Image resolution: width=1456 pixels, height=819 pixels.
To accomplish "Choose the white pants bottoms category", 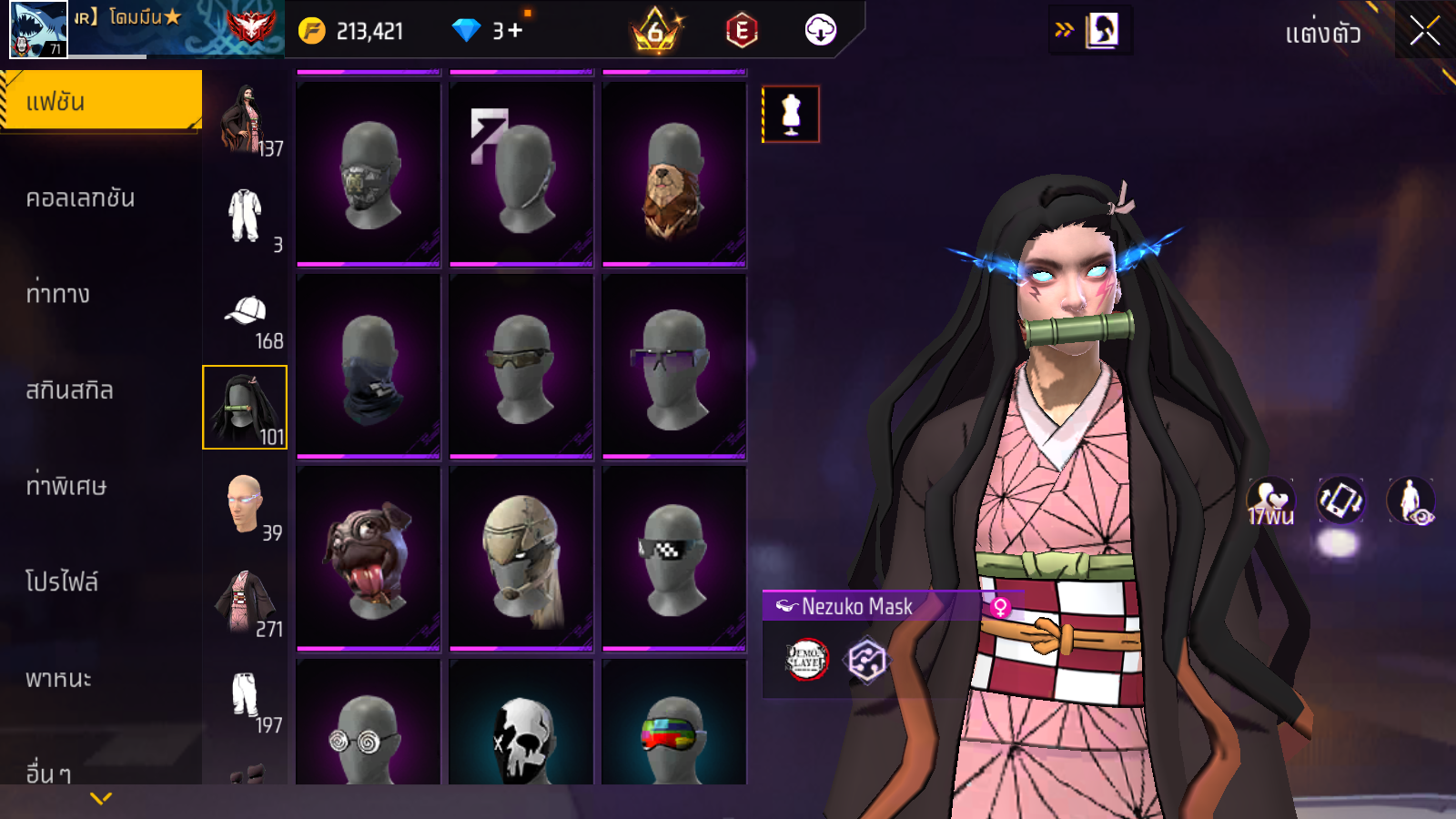I will click(245, 696).
